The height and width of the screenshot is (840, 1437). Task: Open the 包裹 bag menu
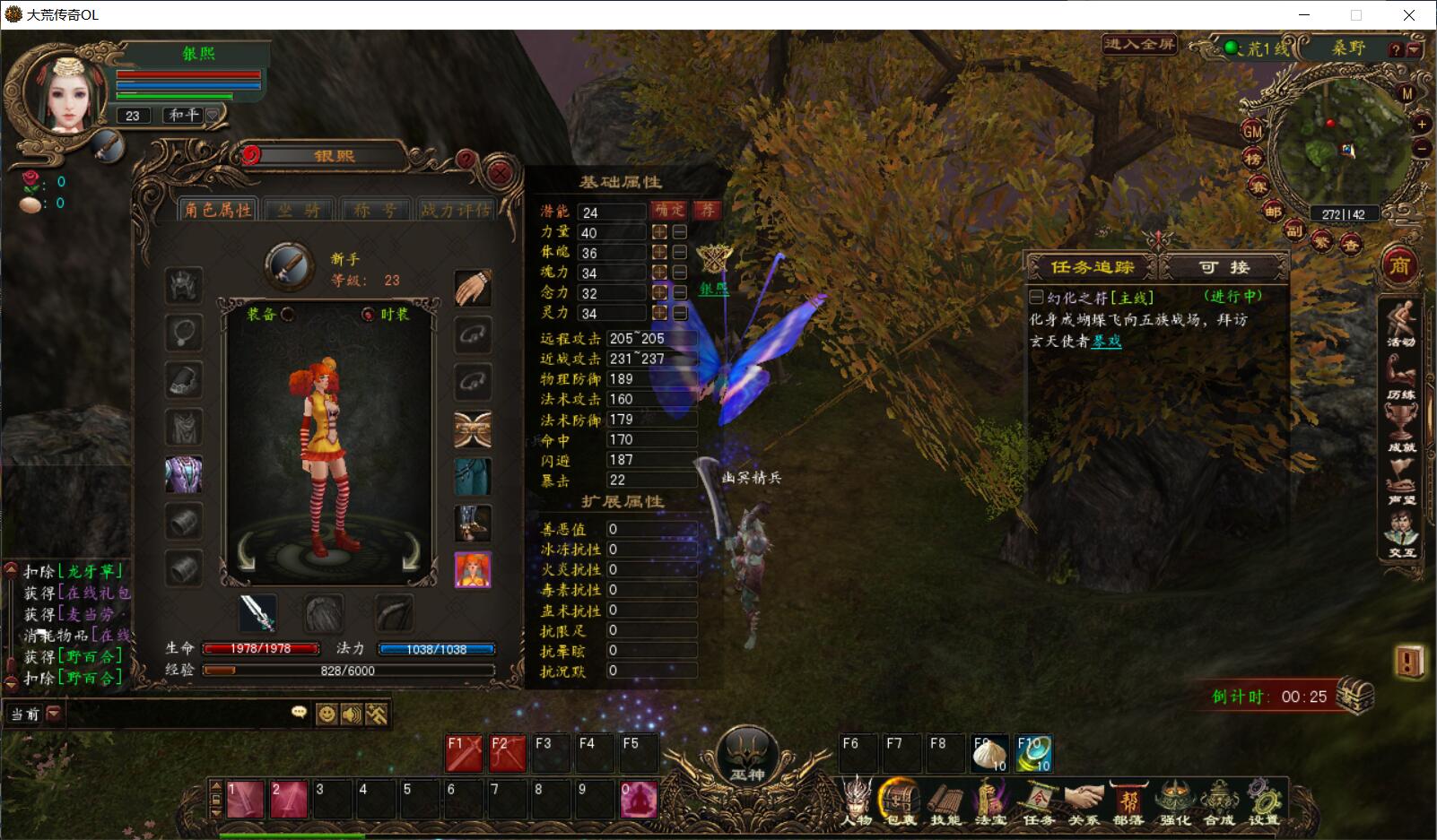tap(900, 801)
